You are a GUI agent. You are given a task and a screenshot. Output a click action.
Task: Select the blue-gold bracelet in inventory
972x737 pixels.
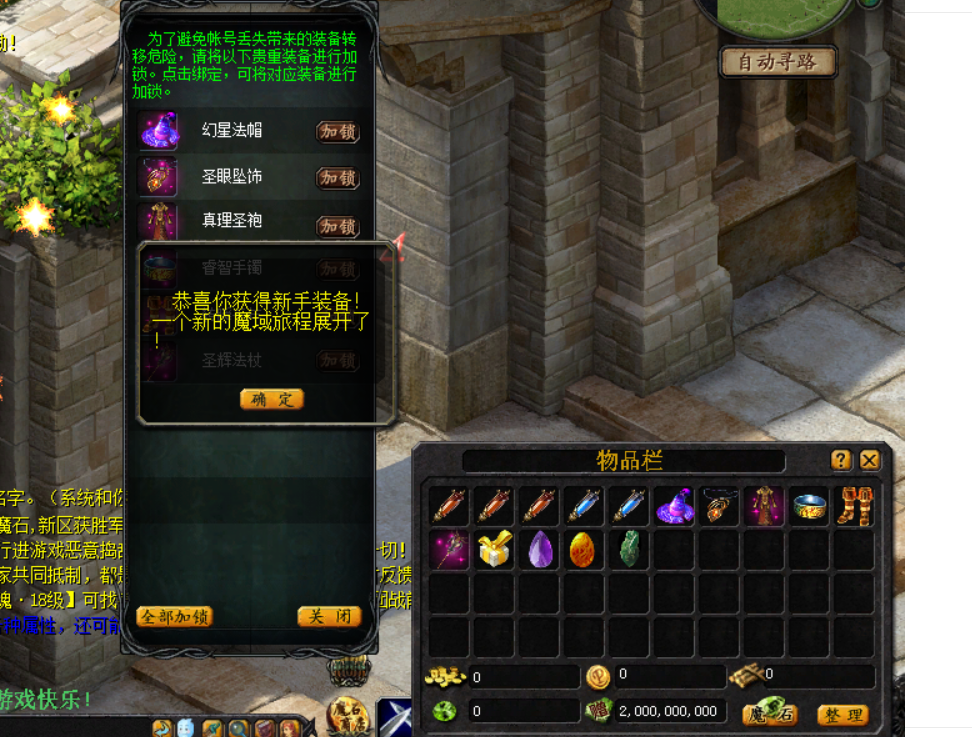coord(810,507)
